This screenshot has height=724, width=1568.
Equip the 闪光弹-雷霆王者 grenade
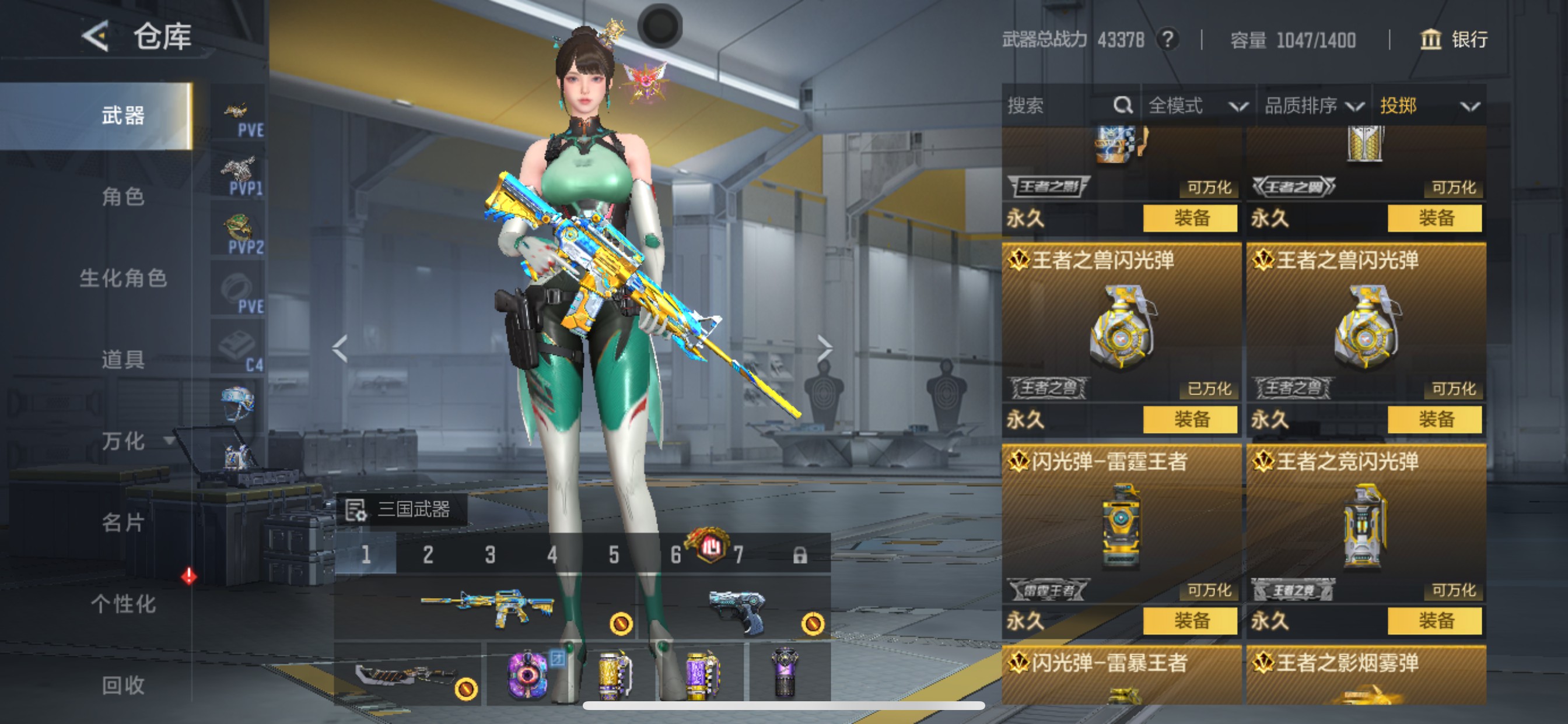[1190, 621]
